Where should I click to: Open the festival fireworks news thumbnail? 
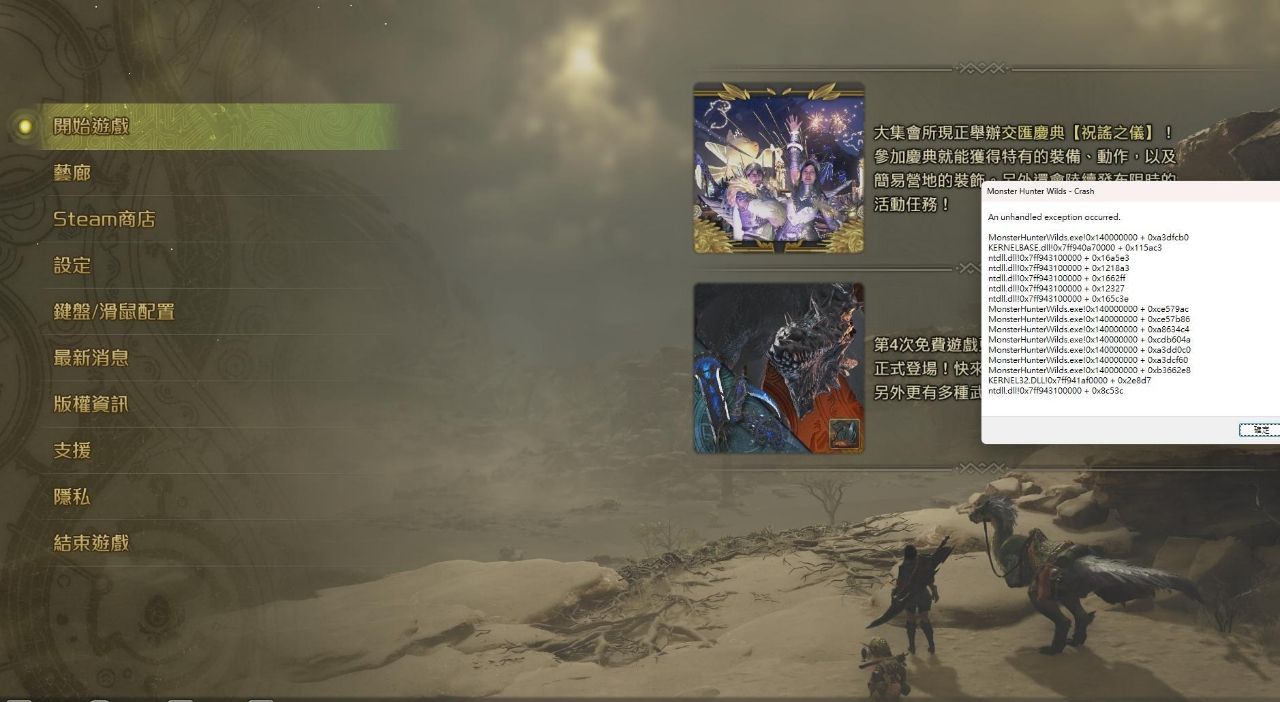click(x=779, y=167)
